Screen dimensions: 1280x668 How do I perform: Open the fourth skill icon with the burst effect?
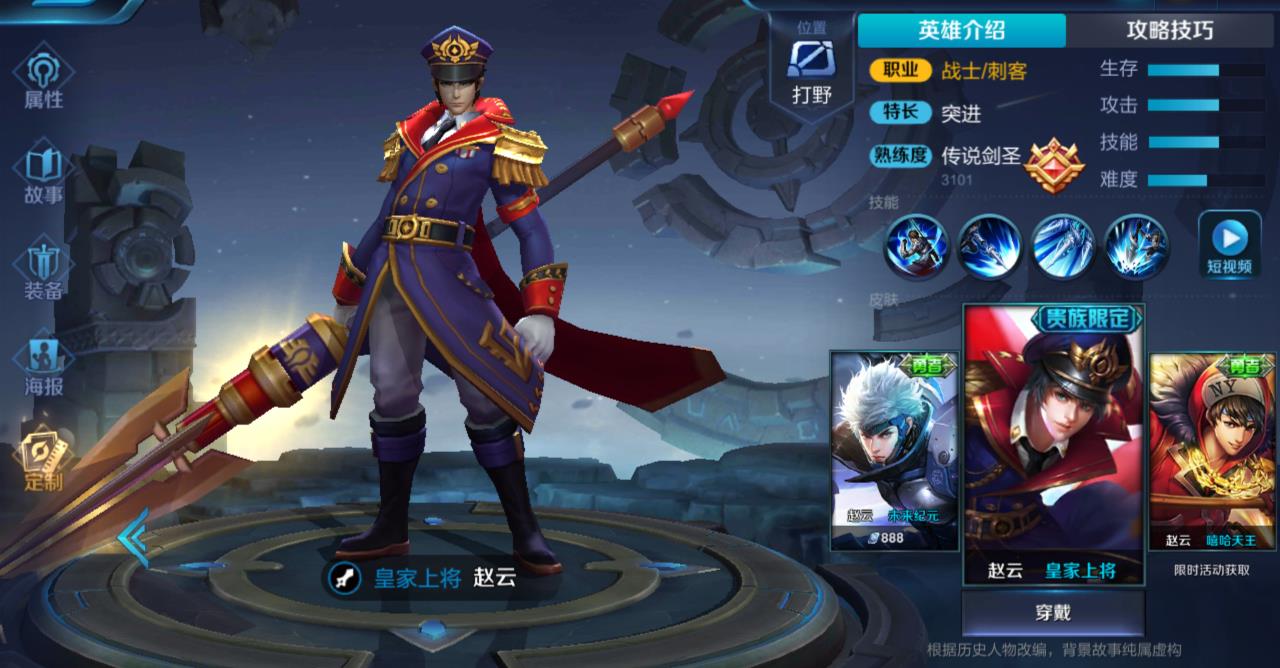(x=1136, y=246)
